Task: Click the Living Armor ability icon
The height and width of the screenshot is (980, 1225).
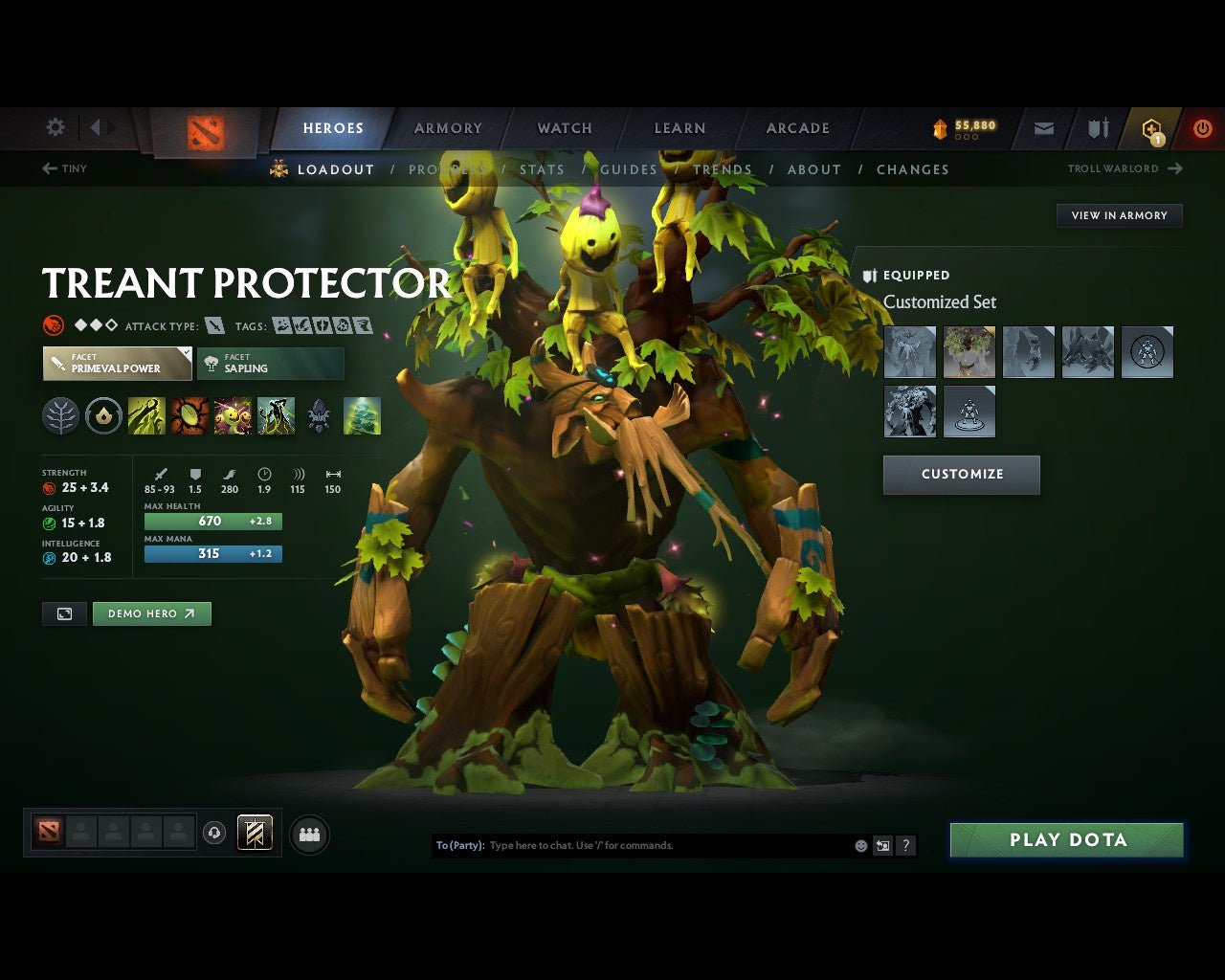Action: [234, 415]
